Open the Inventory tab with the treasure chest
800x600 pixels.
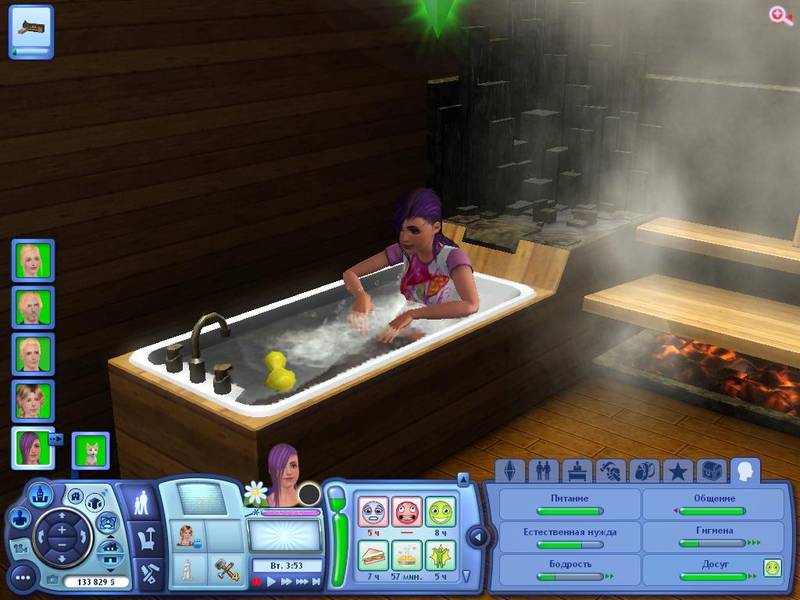[711, 470]
